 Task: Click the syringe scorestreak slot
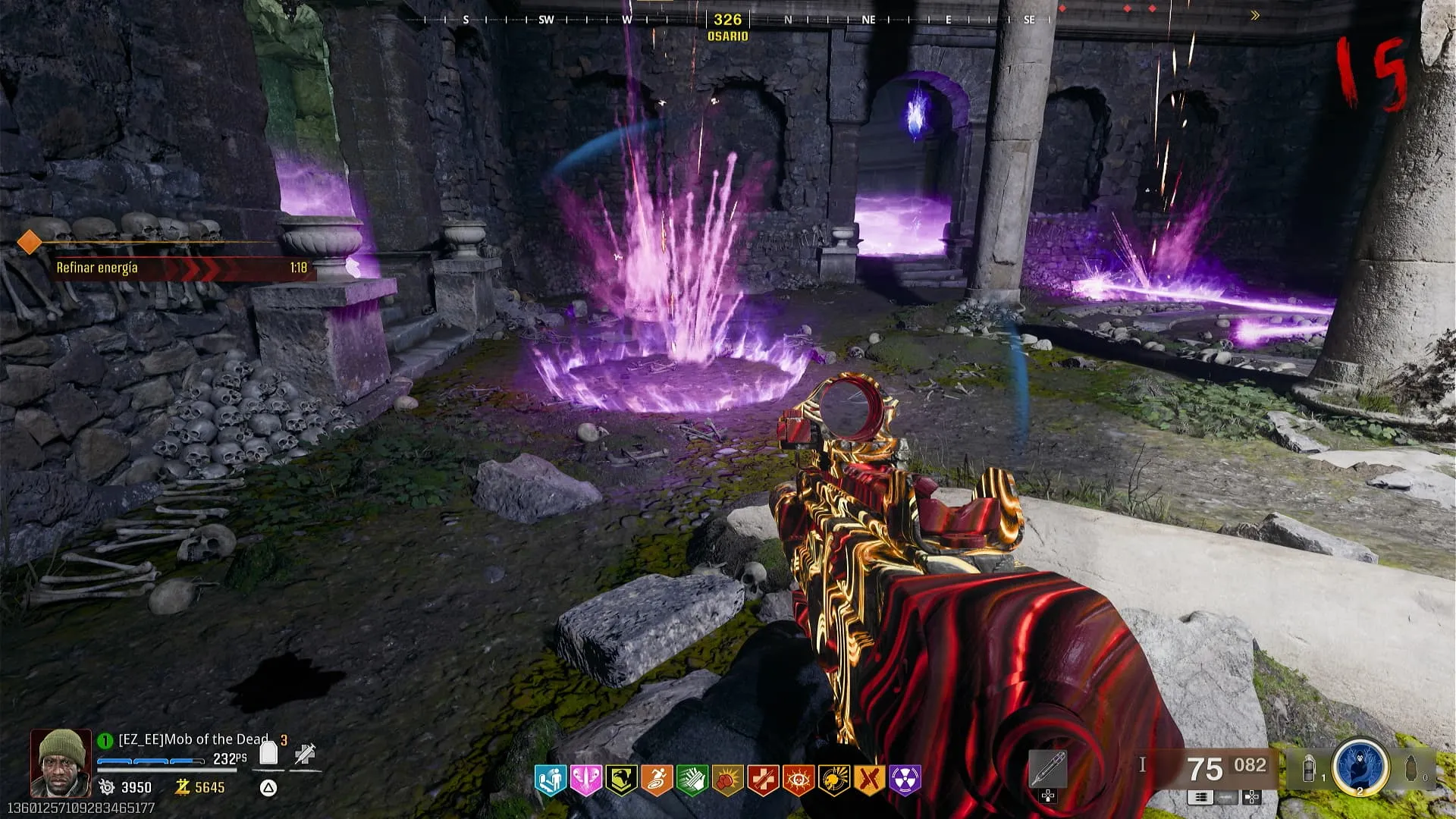(x=1047, y=769)
